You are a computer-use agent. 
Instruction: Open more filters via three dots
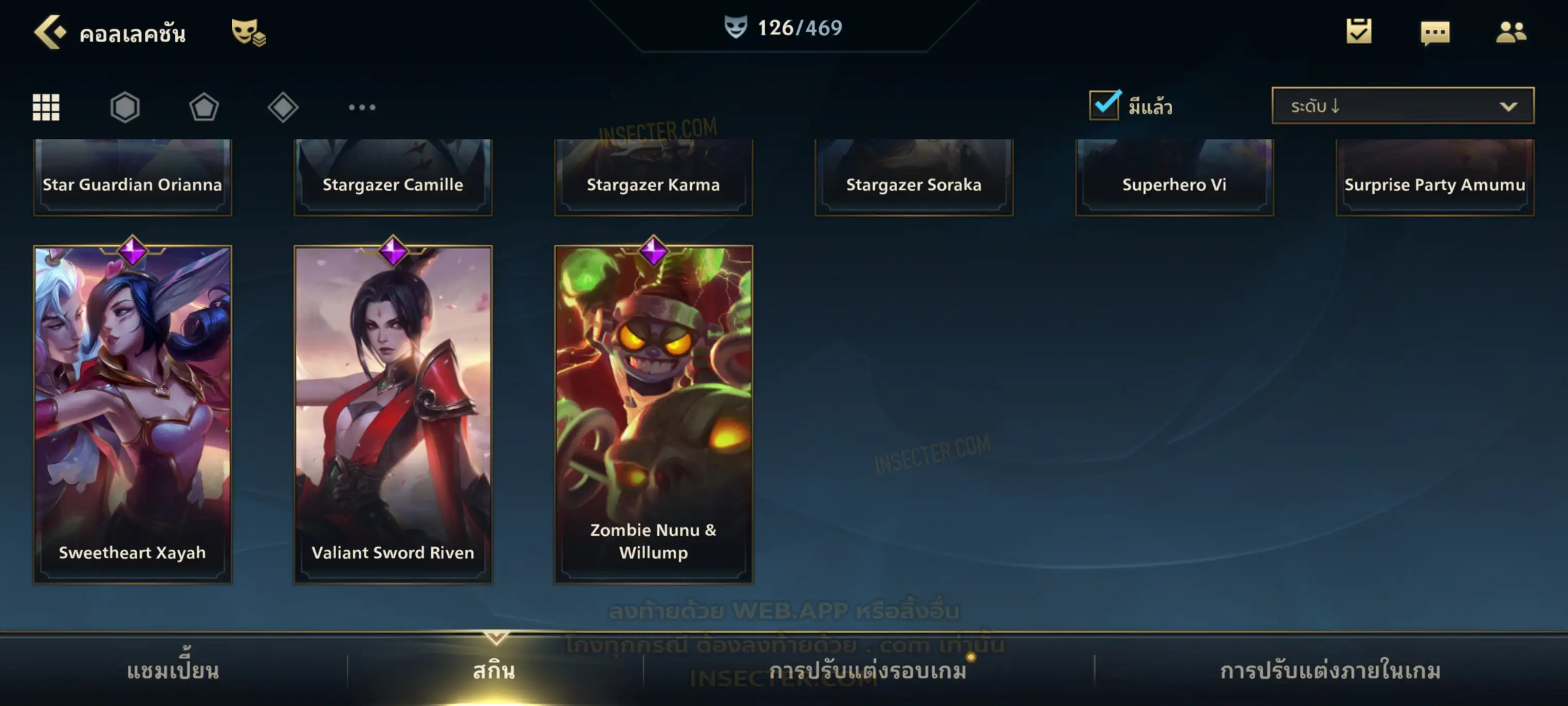tap(362, 107)
